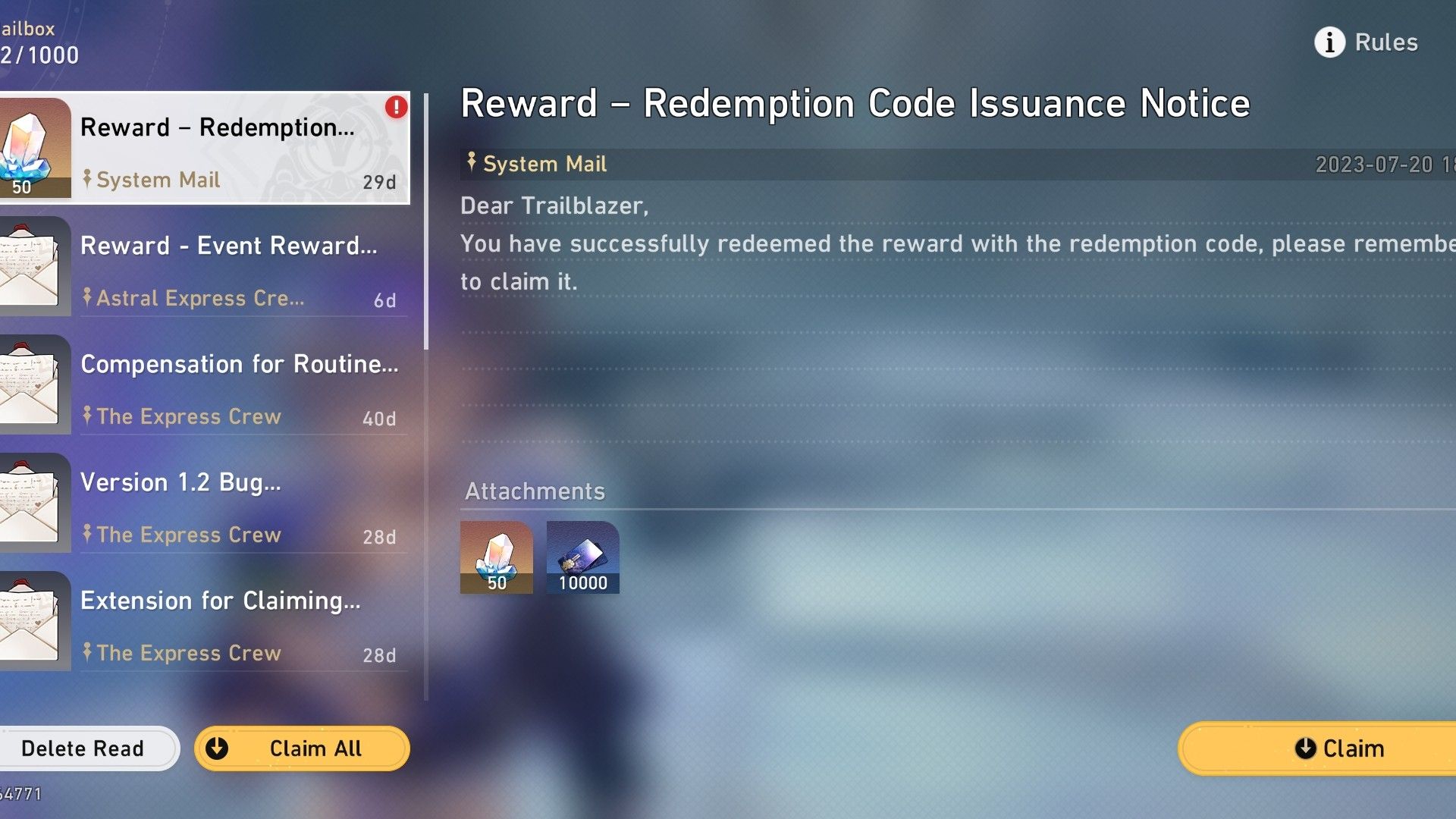Select the 10000 Credits attachment icon
1456x819 pixels.
[582, 557]
